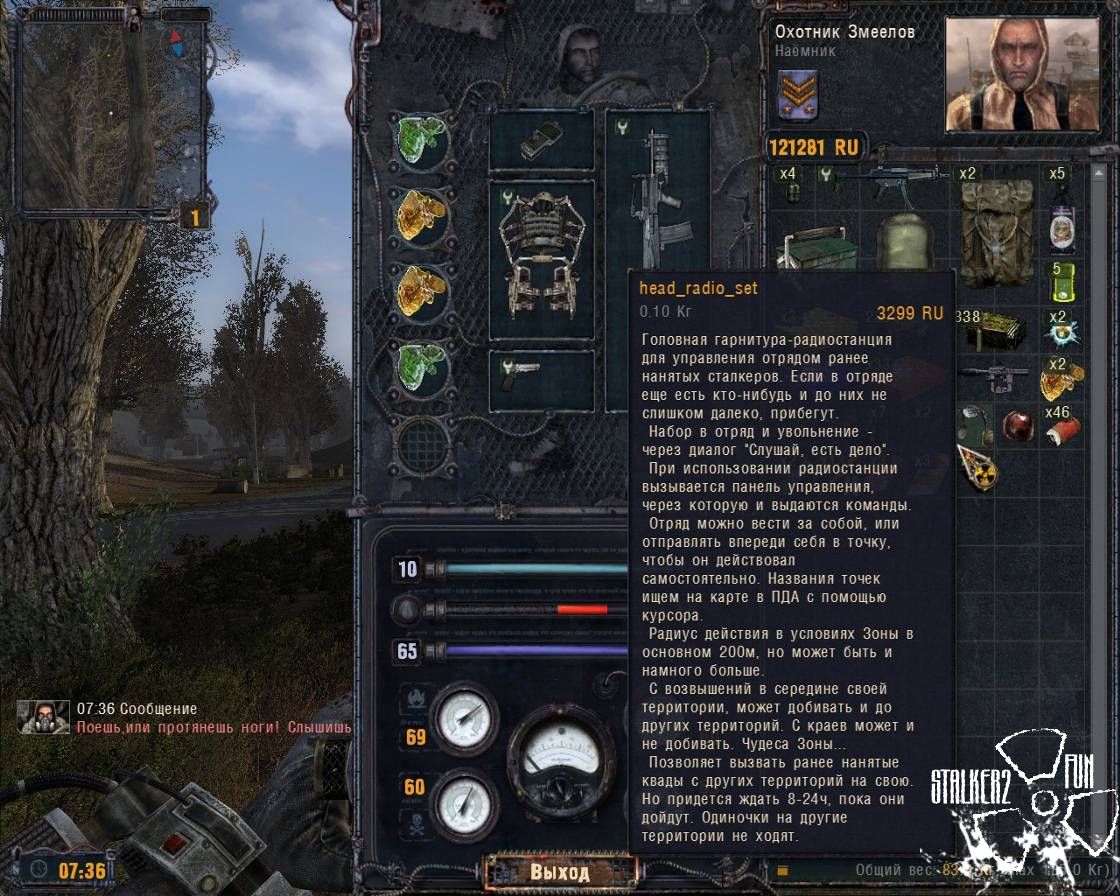
Task: Select the equipped exoskeleton armor slot
Action: tap(540, 259)
